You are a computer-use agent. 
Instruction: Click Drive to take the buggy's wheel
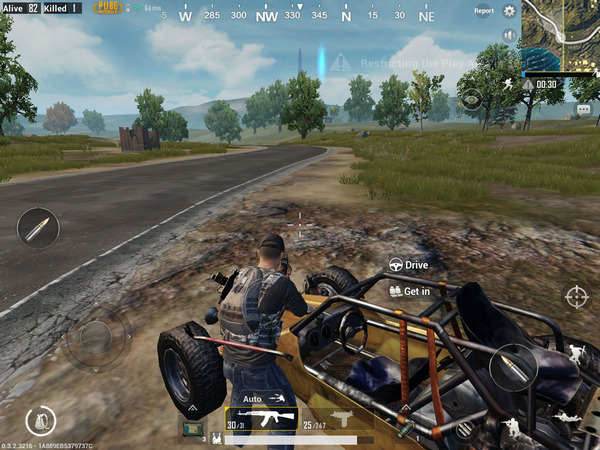[409, 265]
